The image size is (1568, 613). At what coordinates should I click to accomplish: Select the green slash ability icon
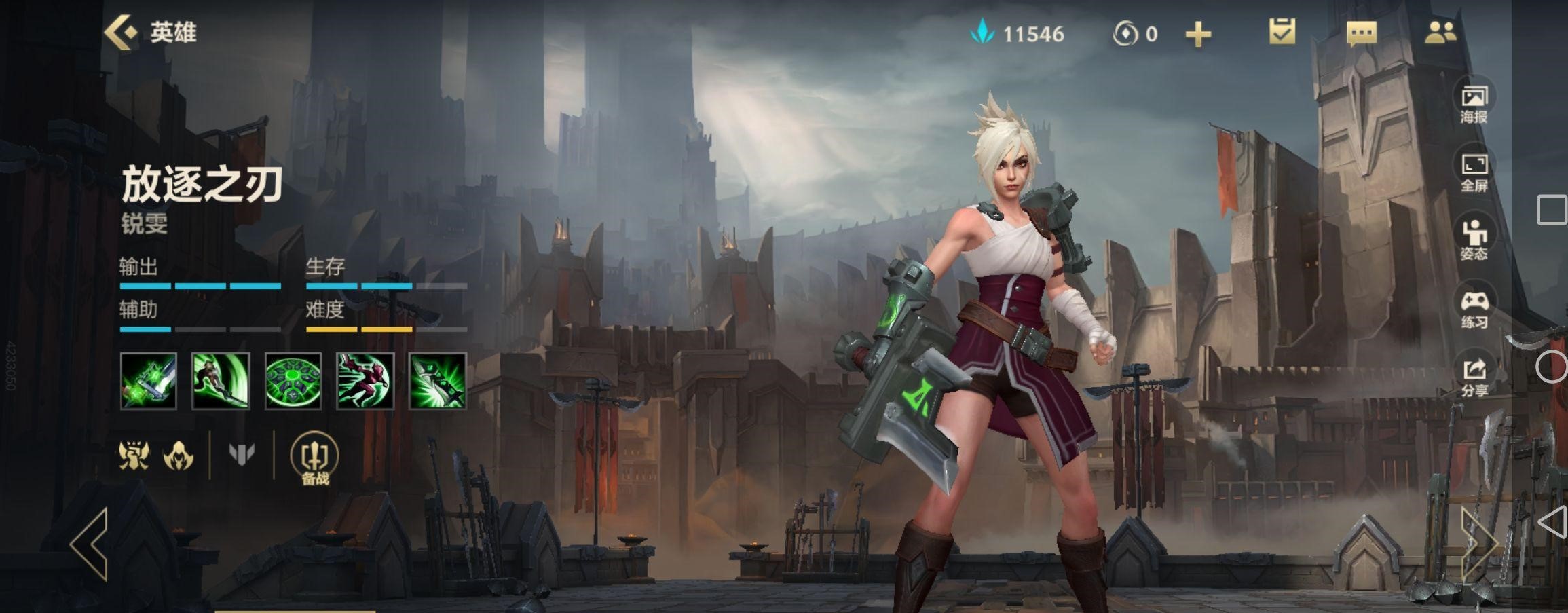[221, 381]
